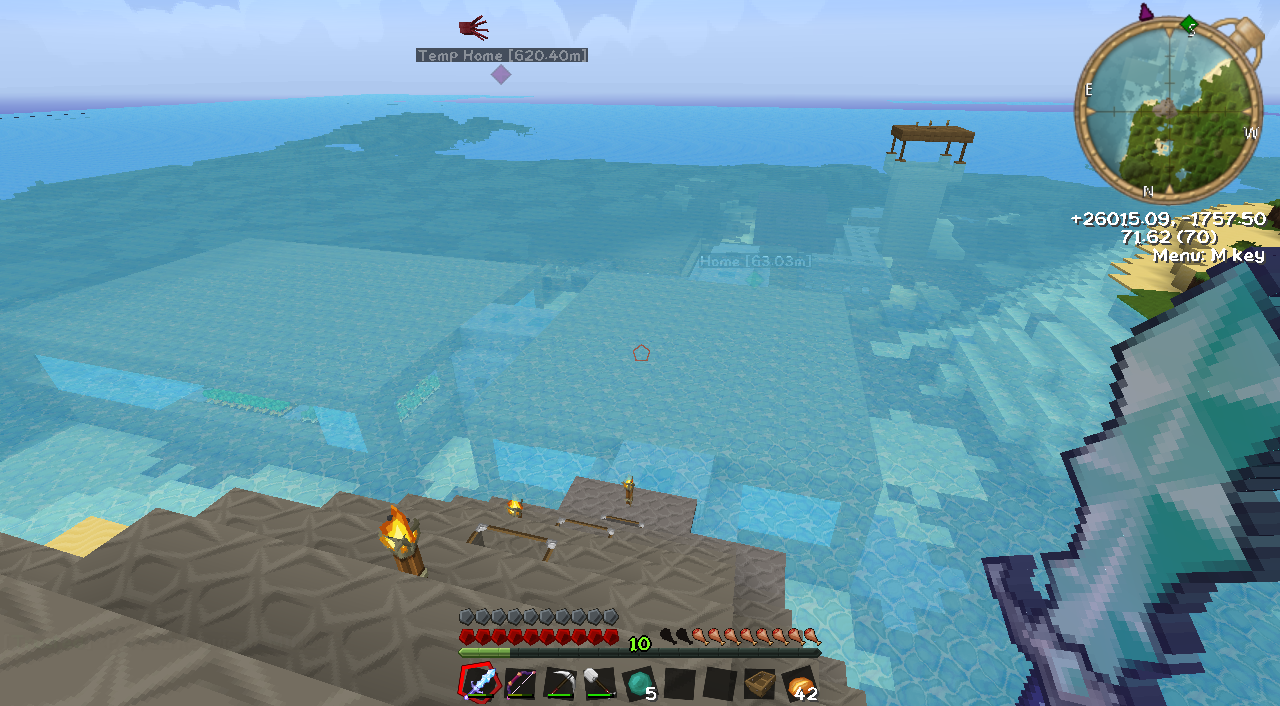Click the green waypoint marker on the minimap rim
The height and width of the screenshot is (706, 1280).
click(1188, 24)
